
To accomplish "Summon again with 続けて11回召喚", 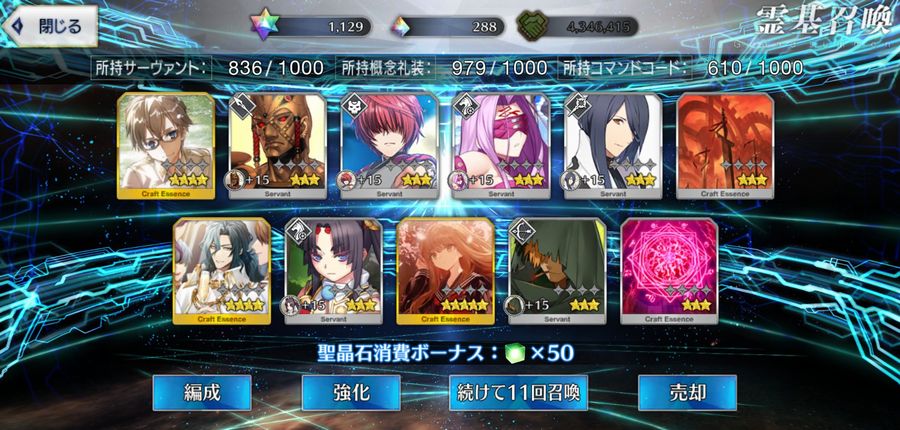I will click(517, 392).
